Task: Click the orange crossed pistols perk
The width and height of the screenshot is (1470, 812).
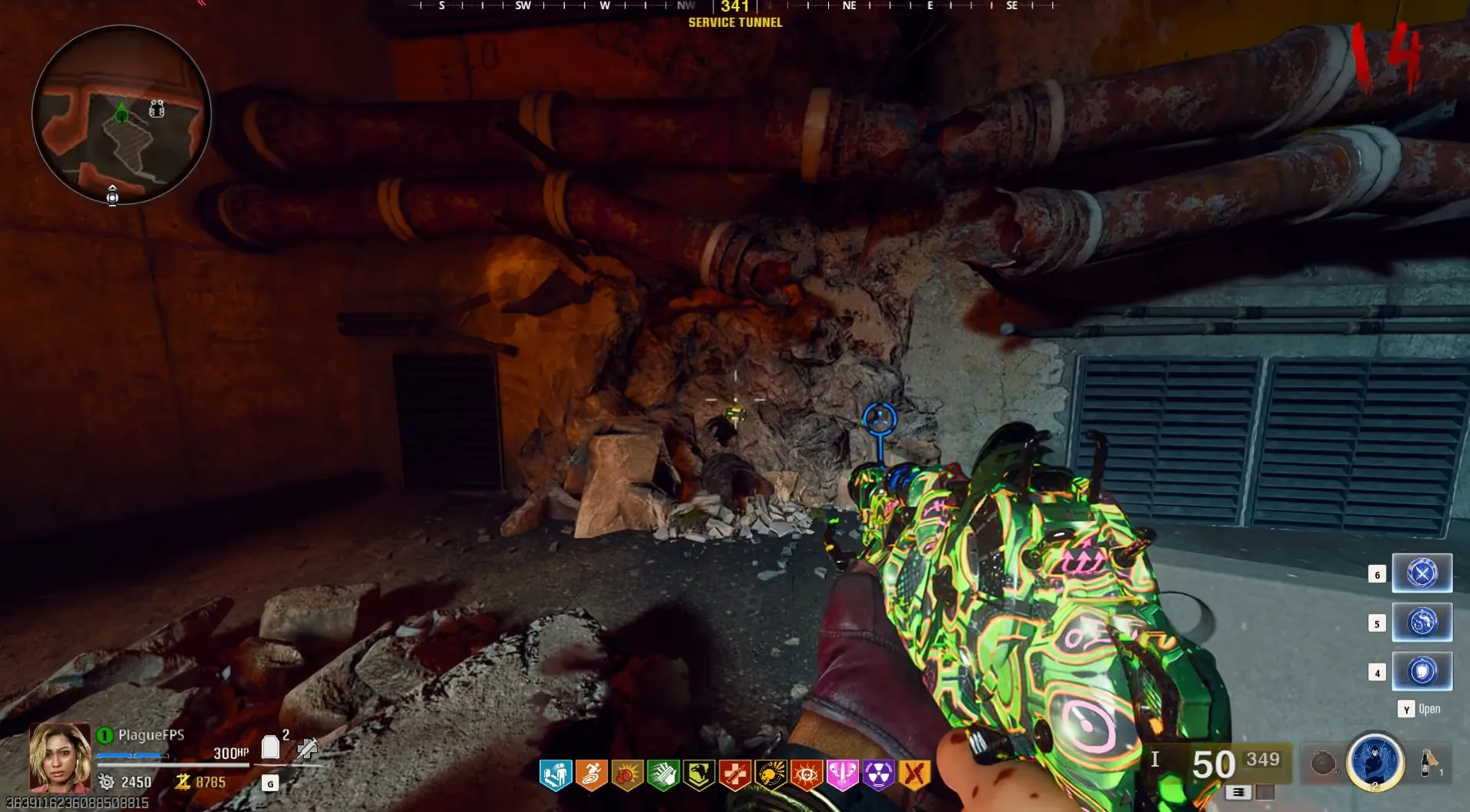Action: click(914, 775)
